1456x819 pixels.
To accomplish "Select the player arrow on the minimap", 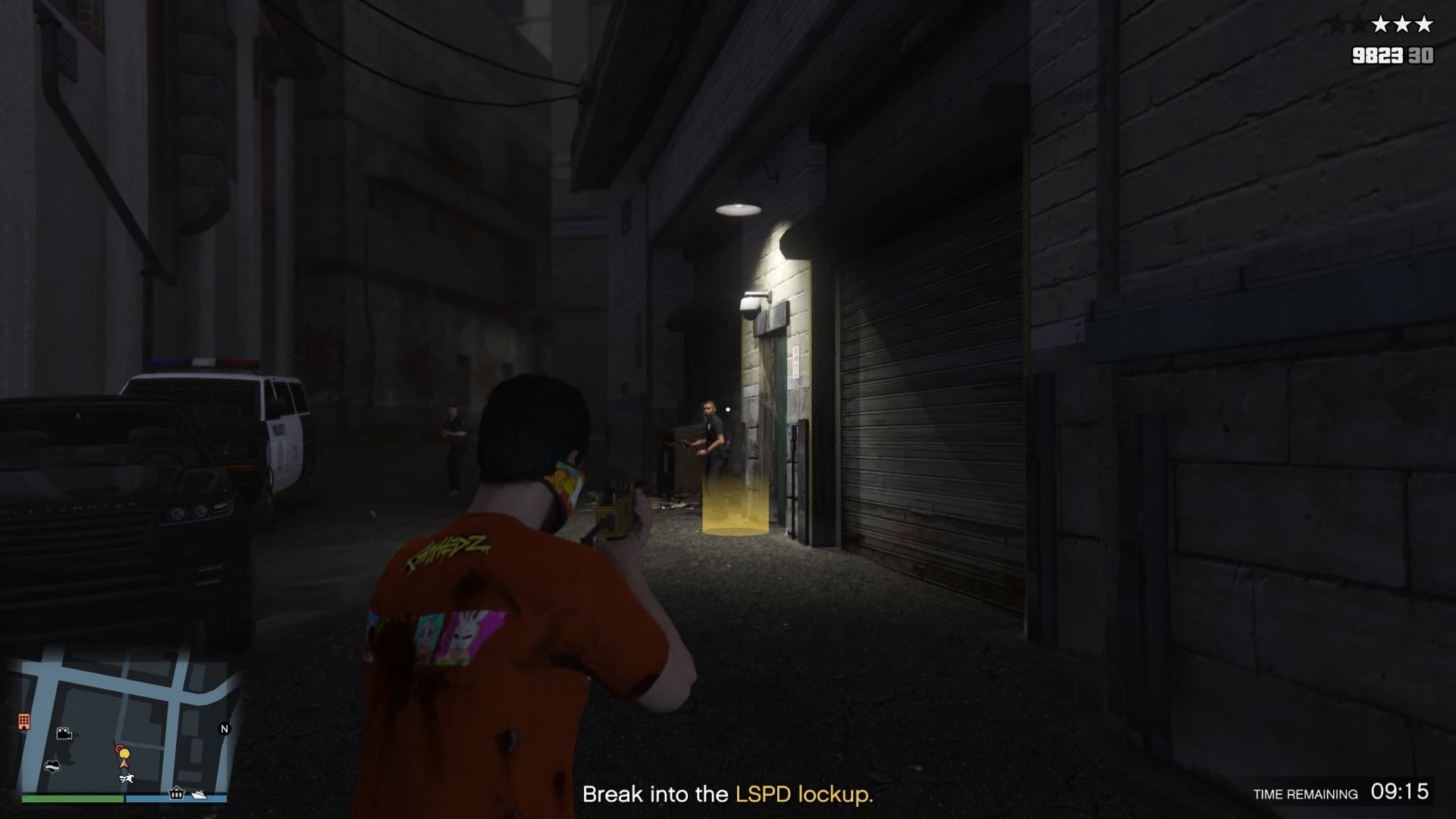I will tap(124, 764).
